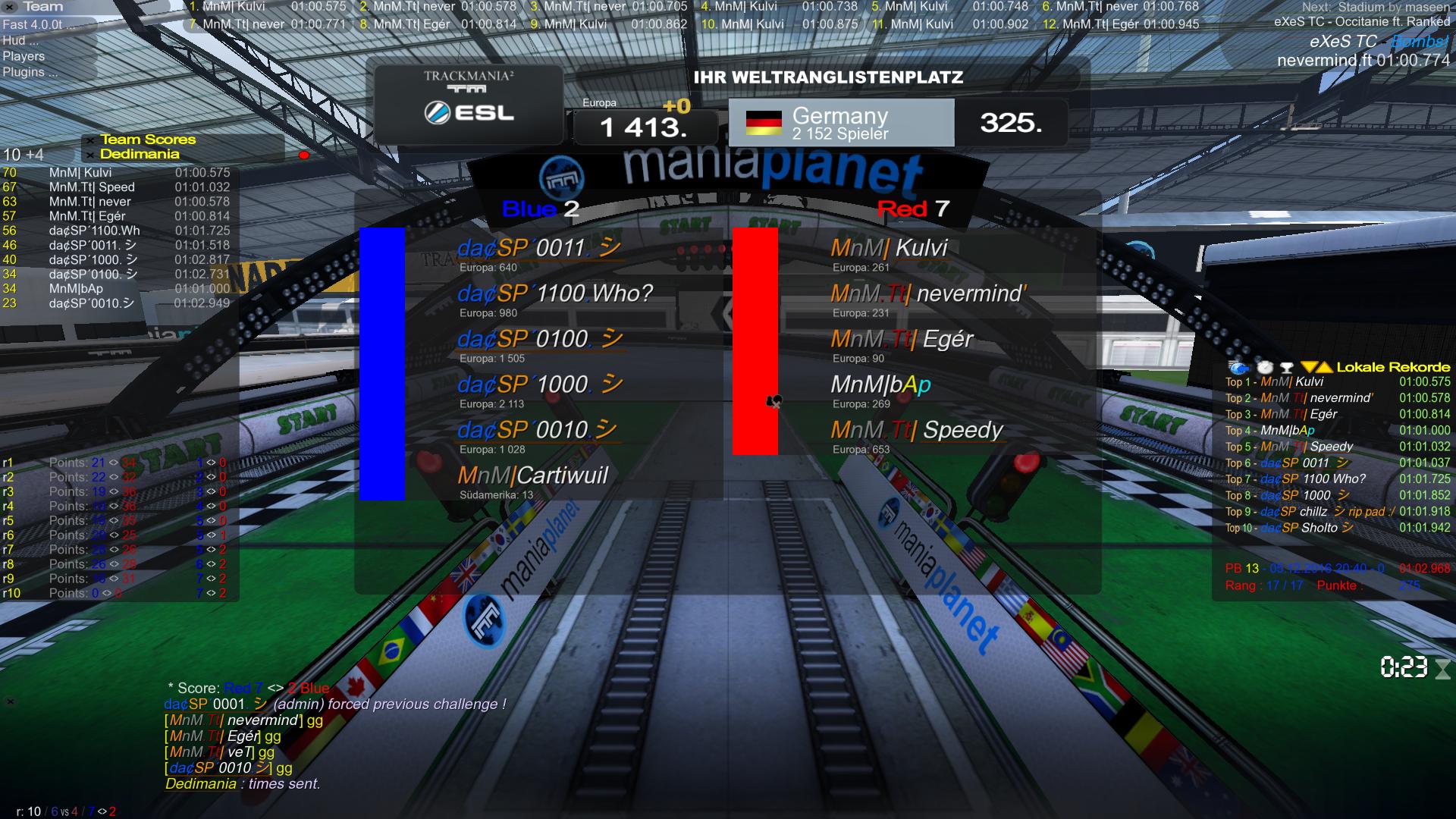Open the Plugins menu
The height and width of the screenshot is (819, 1456).
pyautogui.click(x=30, y=72)
